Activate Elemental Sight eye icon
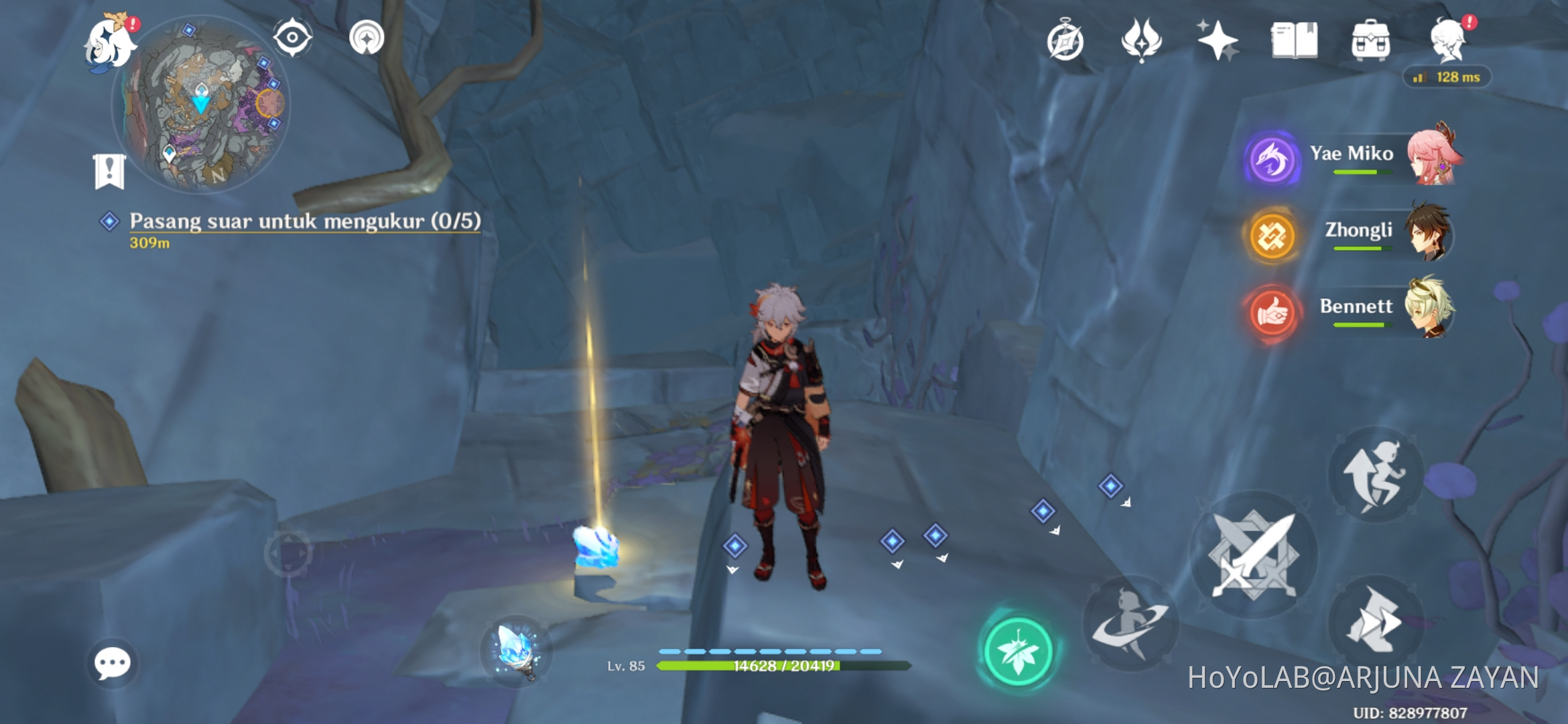The height and width of the screenshot is (724, 1568). [291, 37]
